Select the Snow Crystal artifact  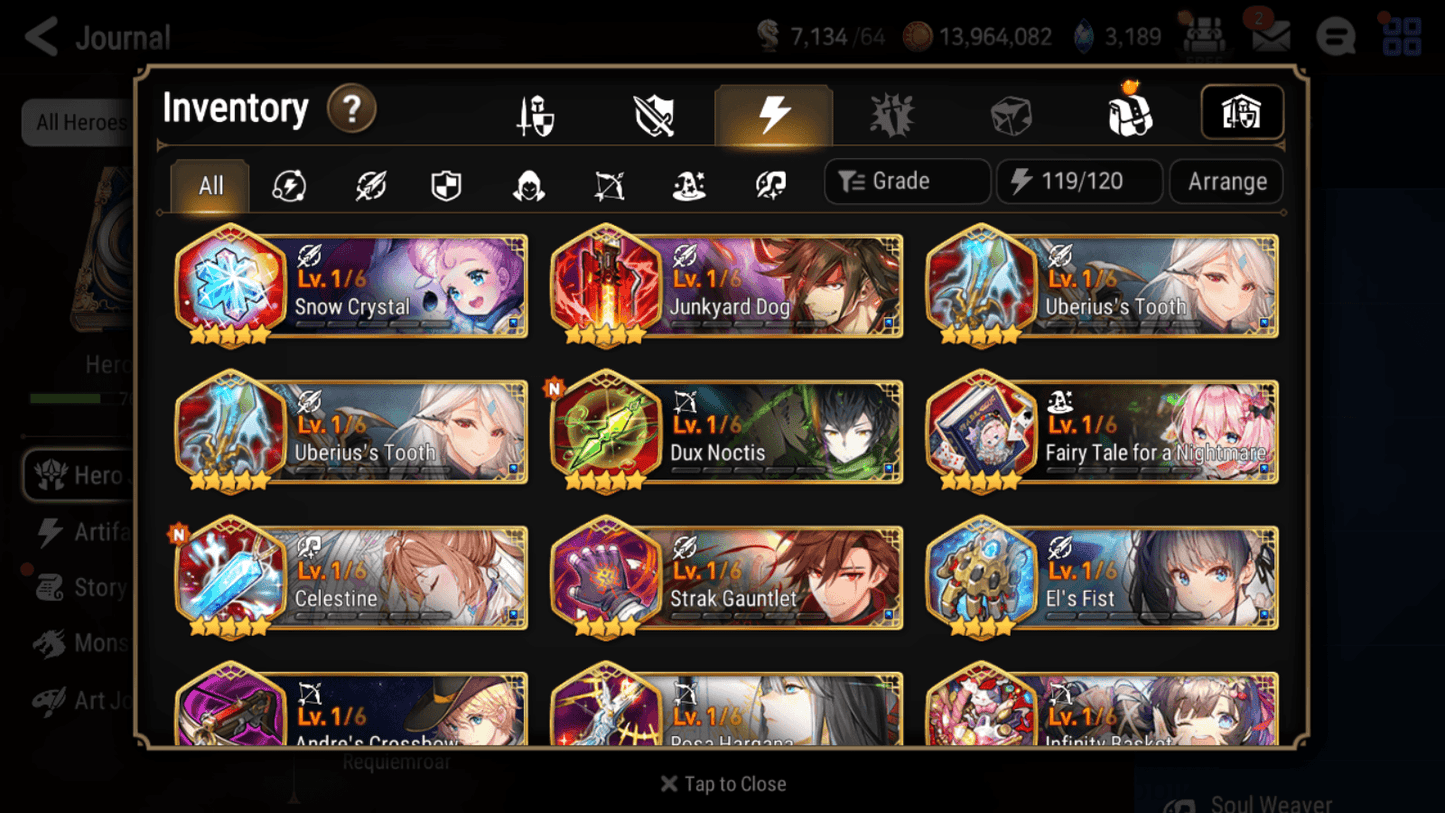tap(350, 287)
